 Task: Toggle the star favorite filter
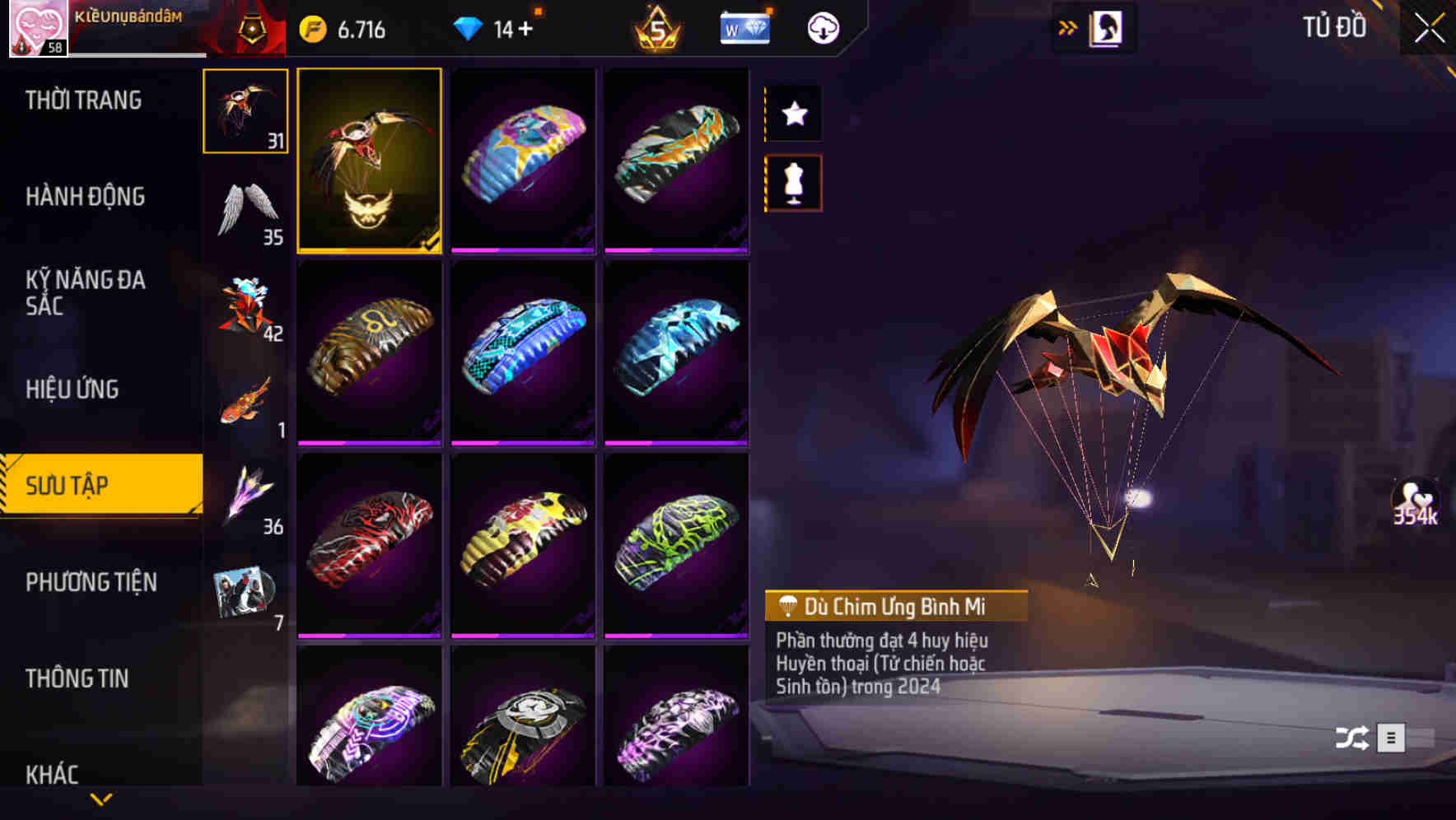point(793,114)
